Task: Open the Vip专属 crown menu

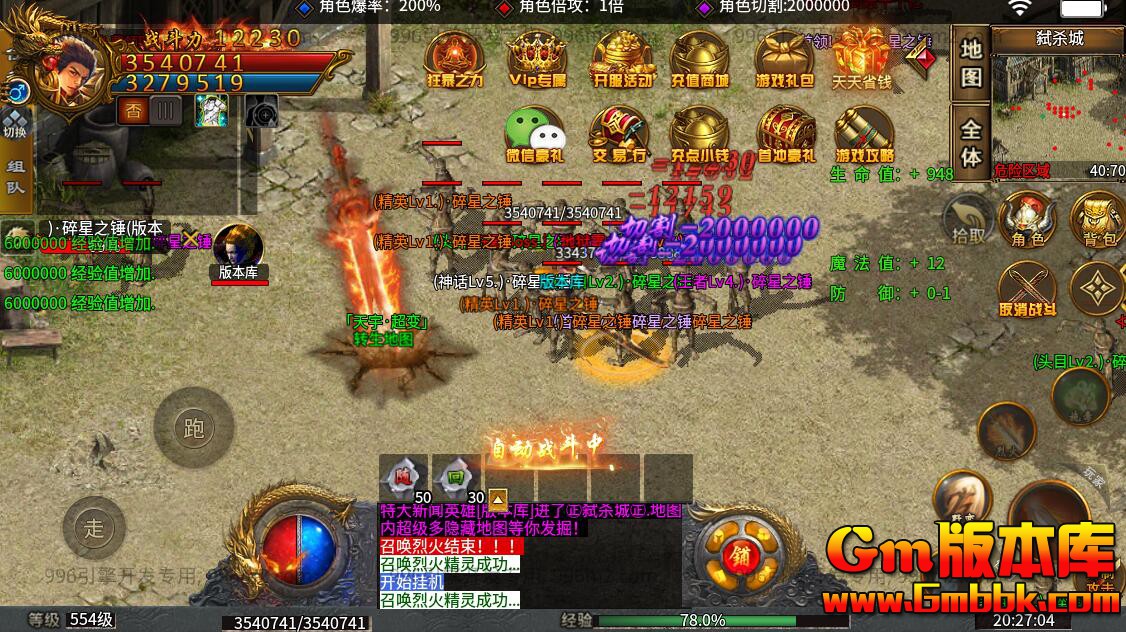Action: coord(537,58)
